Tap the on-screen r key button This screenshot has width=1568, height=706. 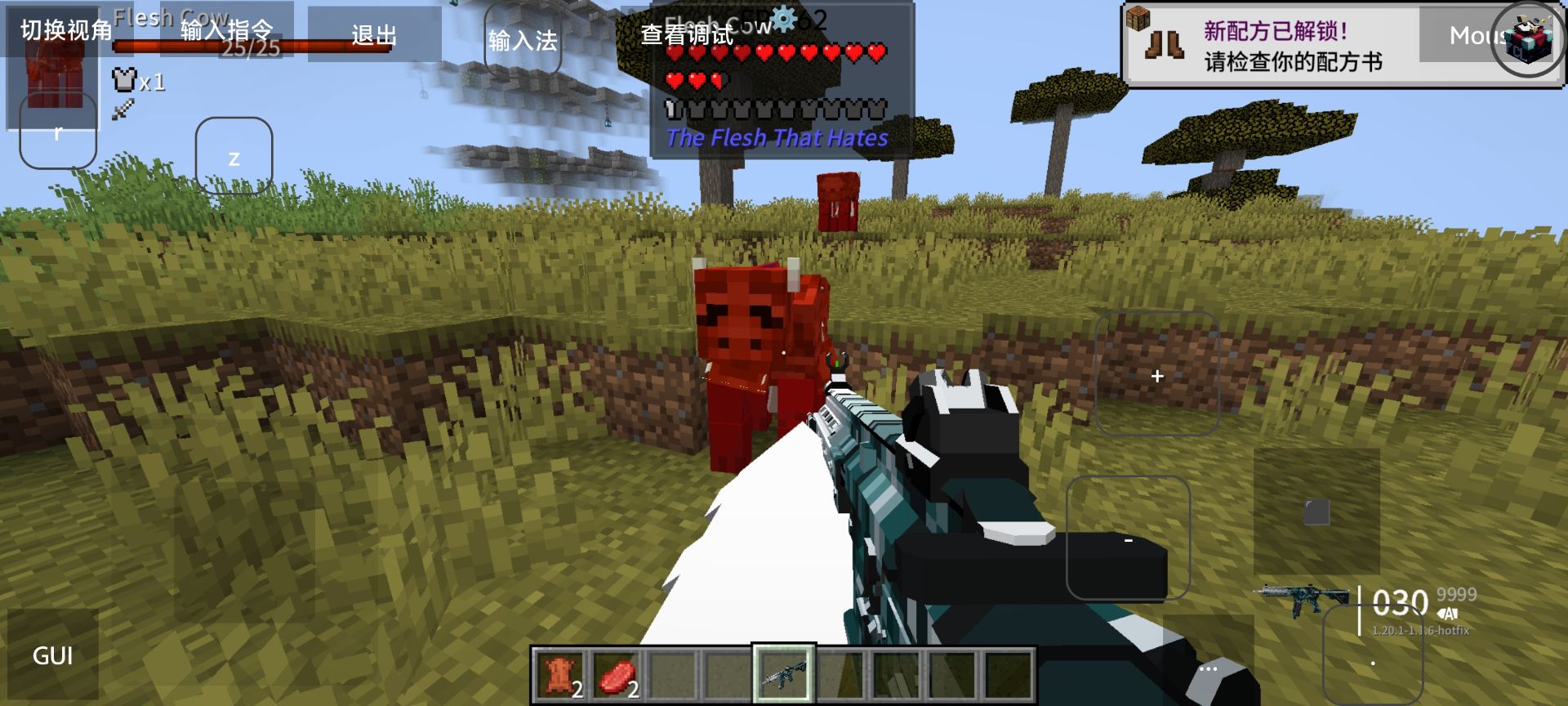click(x=58, y=131)
